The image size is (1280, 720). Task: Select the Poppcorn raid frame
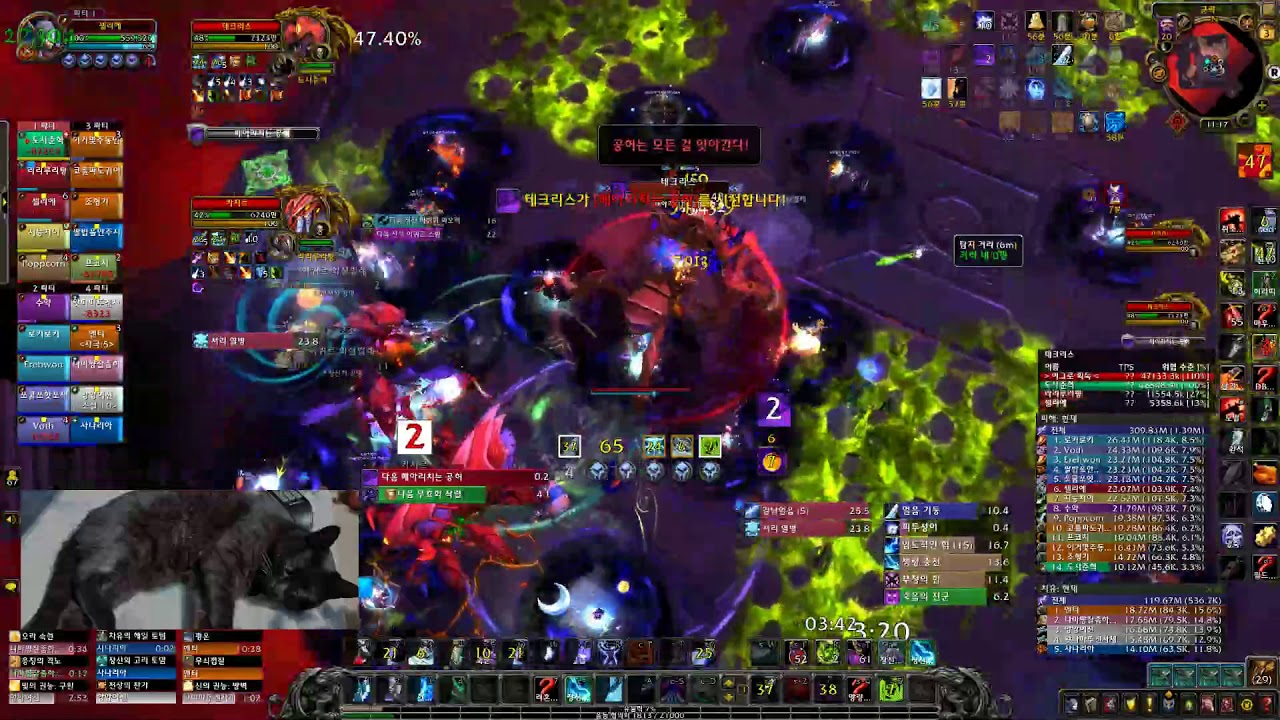pyautogui.click(x=42, y=262)
